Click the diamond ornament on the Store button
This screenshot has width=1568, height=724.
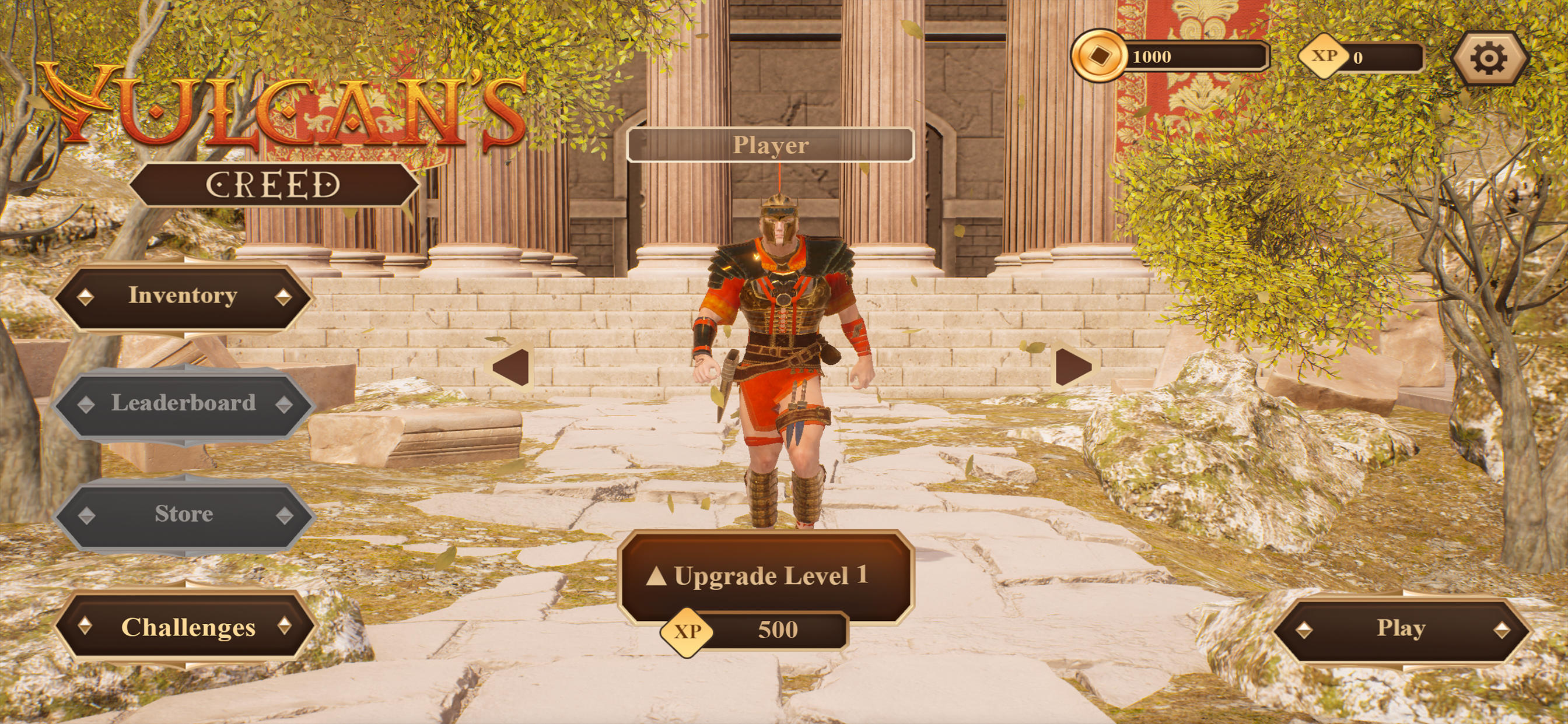(x=85, y=515)
